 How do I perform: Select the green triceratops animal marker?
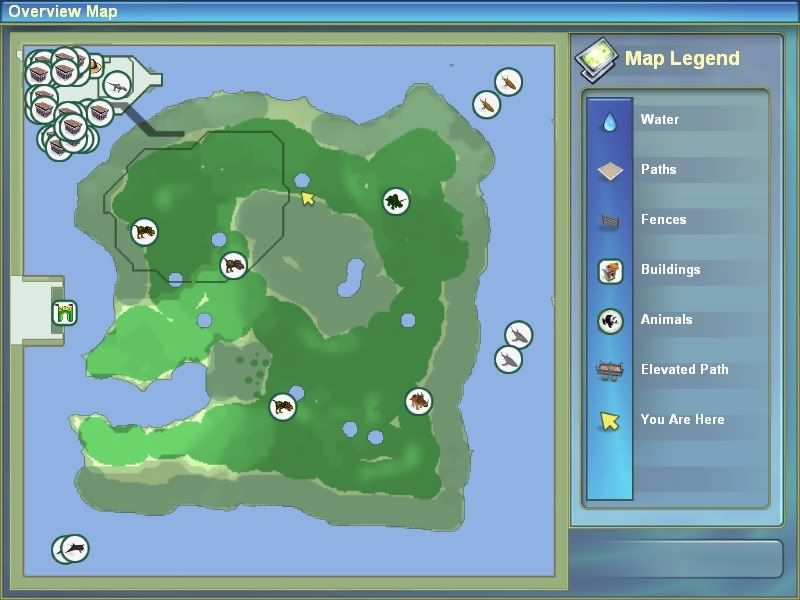click(x=396, y=202)
